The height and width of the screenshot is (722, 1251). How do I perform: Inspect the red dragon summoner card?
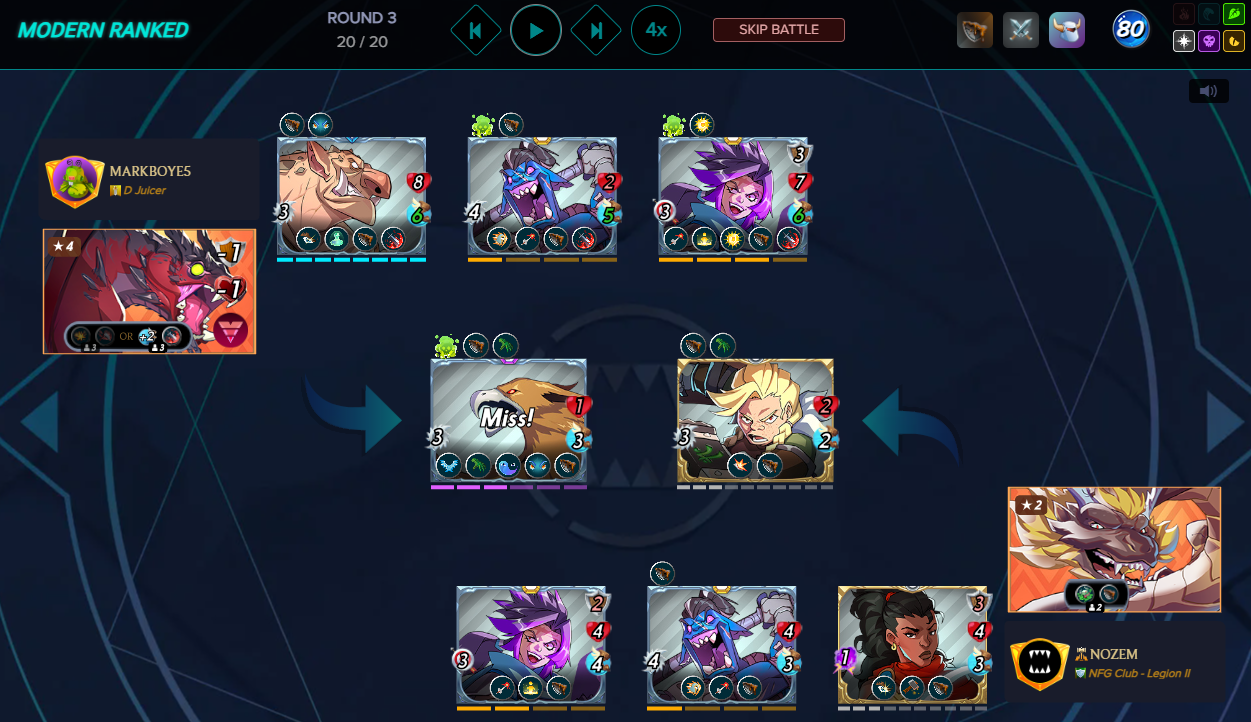149,291
